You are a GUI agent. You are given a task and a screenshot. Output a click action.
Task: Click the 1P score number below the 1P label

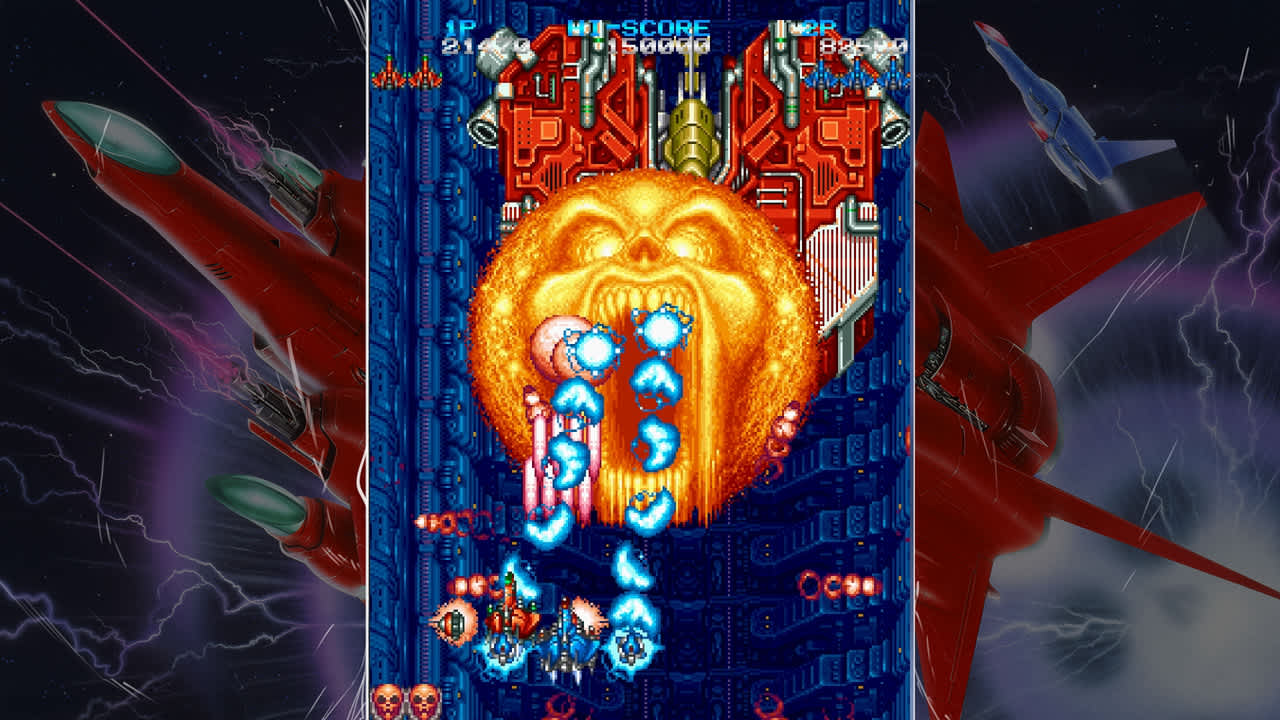click(x=476, y=46)
